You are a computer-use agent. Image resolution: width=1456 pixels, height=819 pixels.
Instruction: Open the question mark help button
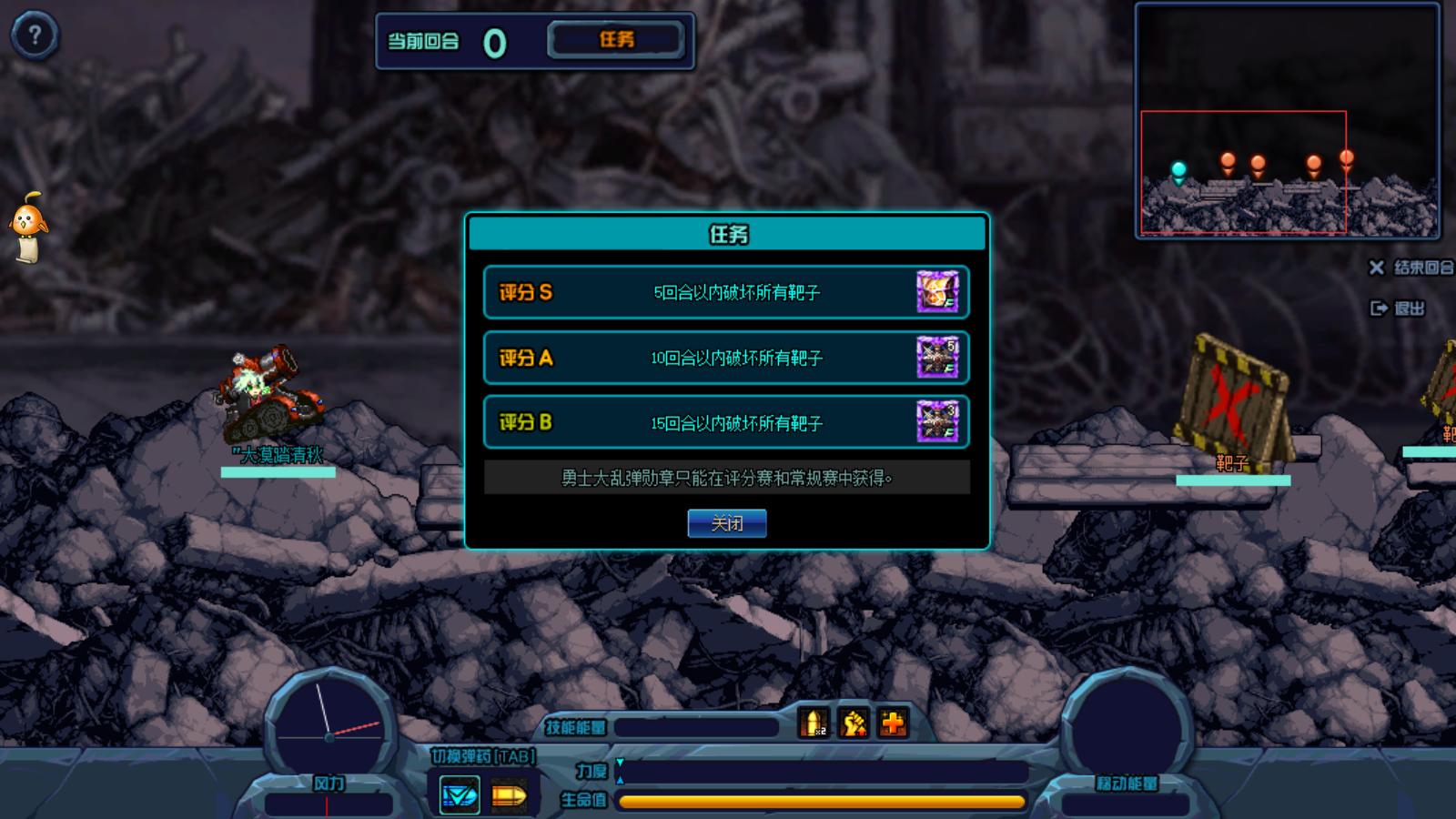(x=35, y=35)
